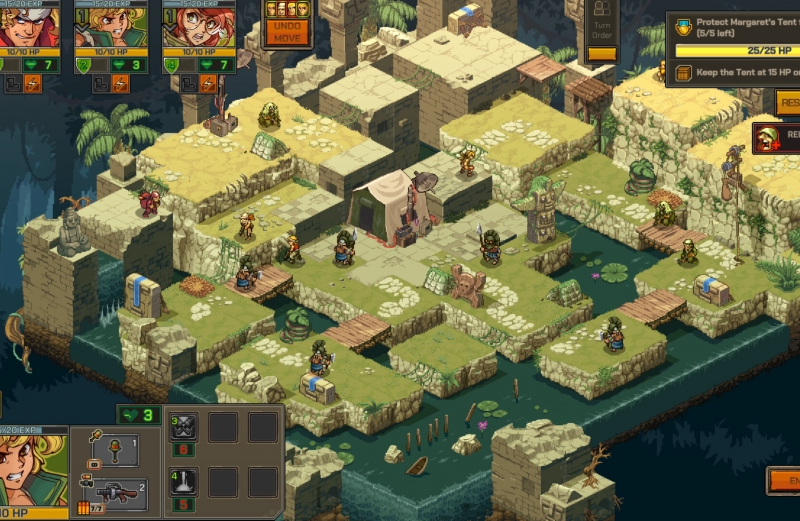Screen dimensions: 800x521
Task: Select the white-haired hero portrait
Action: 30,26
